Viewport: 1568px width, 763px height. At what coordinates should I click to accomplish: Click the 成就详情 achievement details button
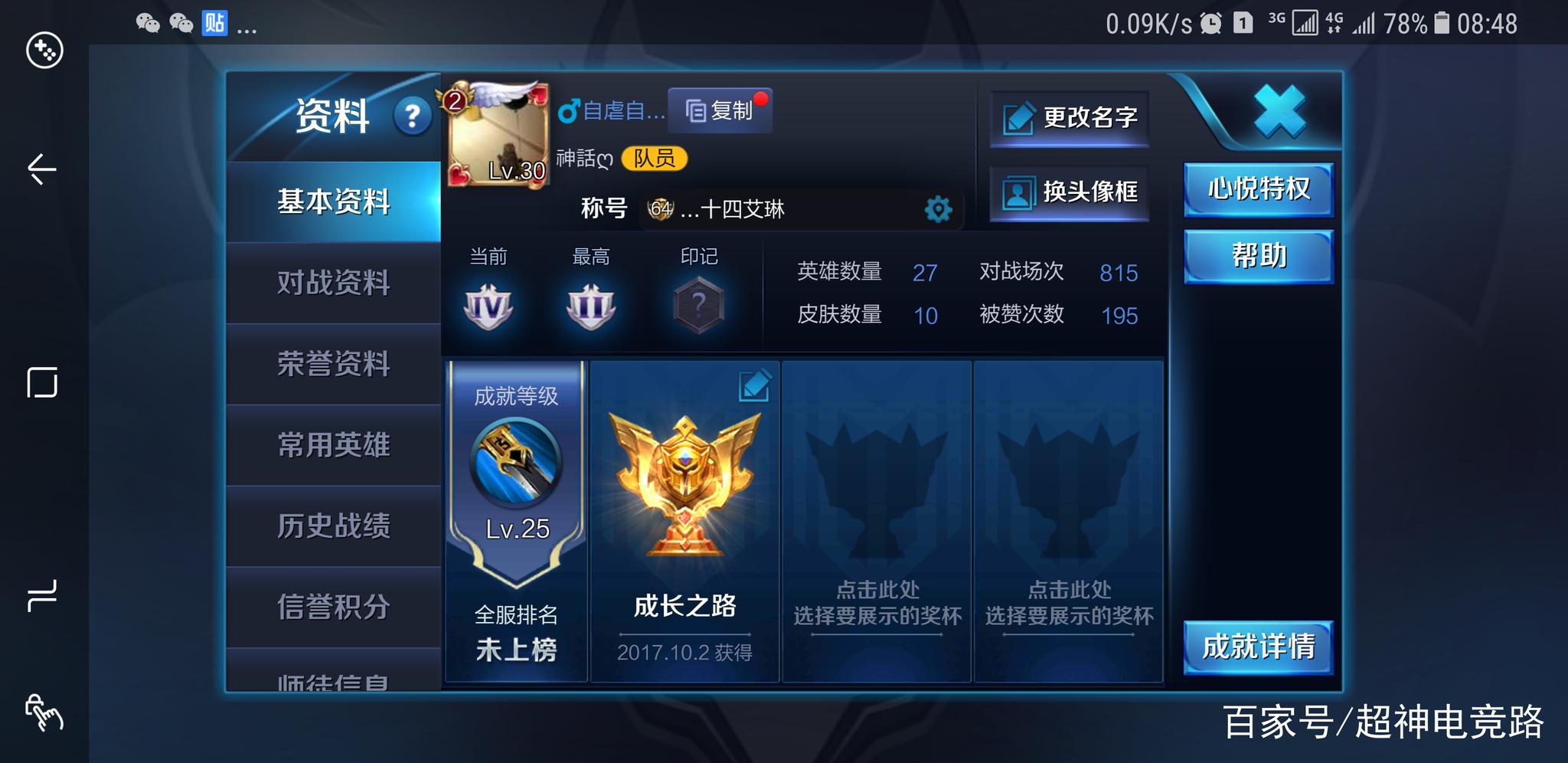point(1258,649)
